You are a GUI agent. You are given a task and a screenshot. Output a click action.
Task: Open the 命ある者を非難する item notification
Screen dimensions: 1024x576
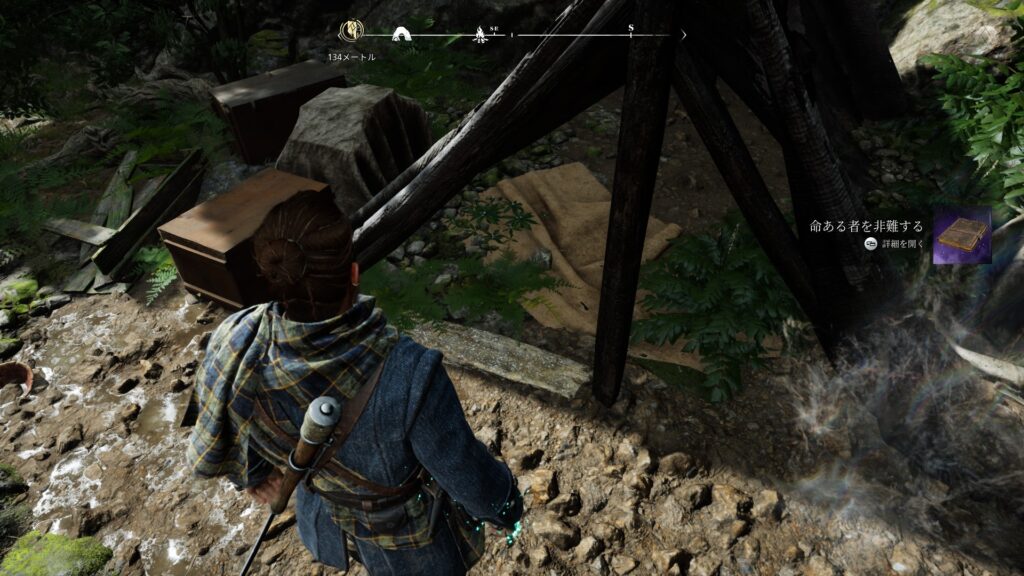(866, 226)
